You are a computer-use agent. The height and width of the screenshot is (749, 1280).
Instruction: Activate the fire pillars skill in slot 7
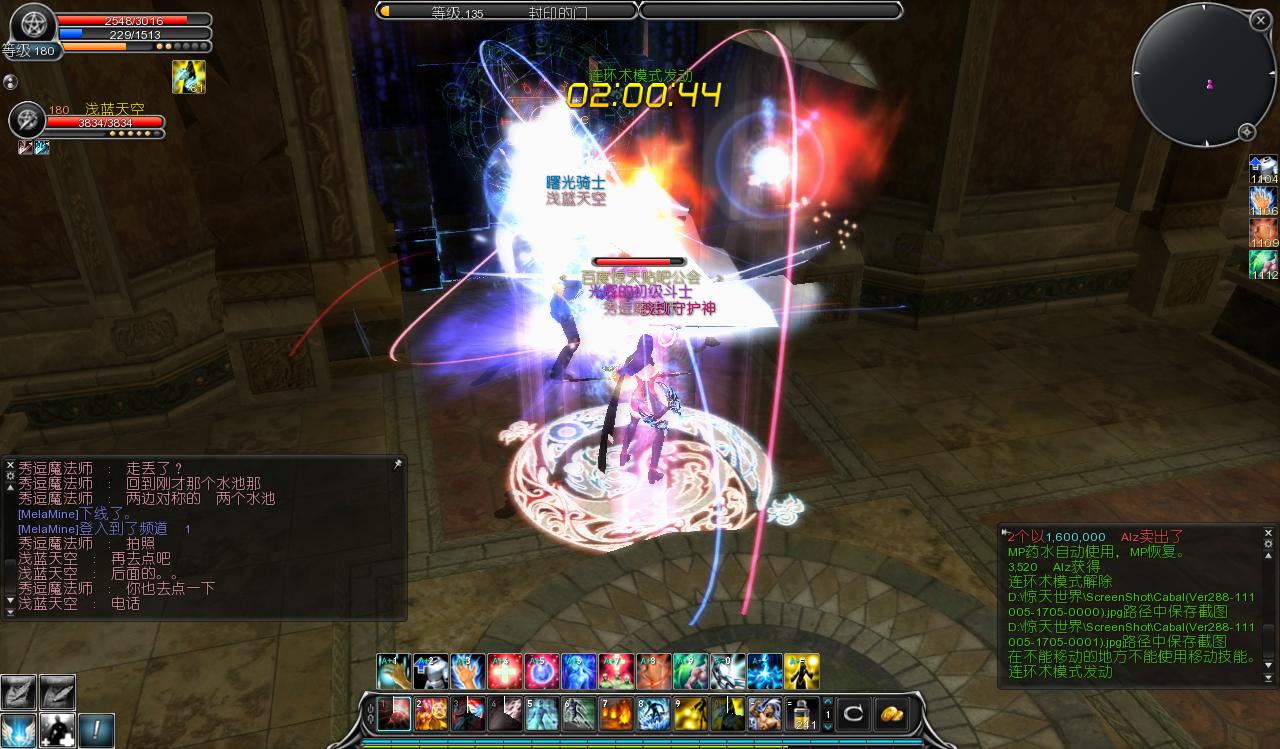[615, 714]
